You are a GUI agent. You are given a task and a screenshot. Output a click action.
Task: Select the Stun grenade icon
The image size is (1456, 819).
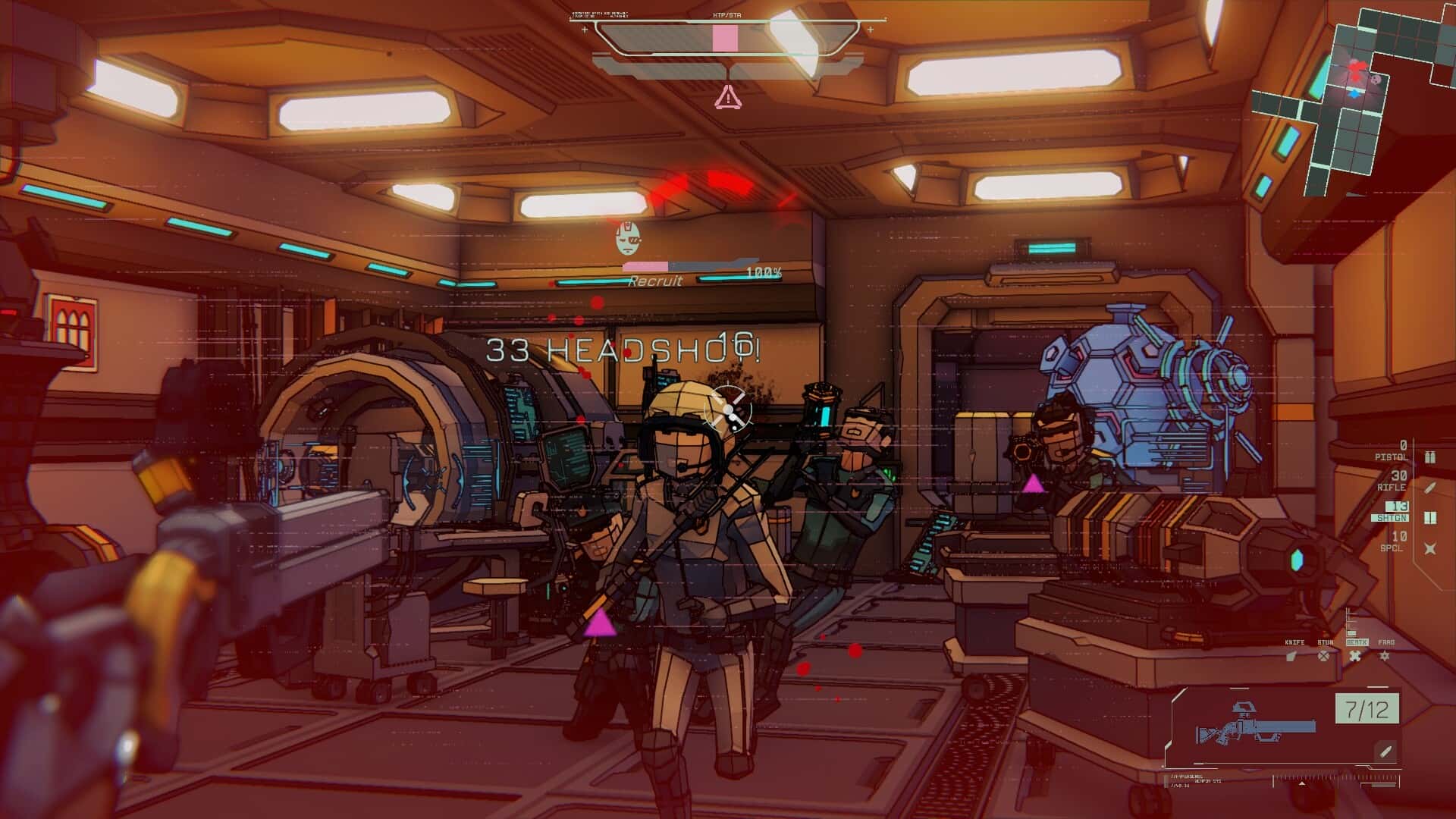(1323, 656)
